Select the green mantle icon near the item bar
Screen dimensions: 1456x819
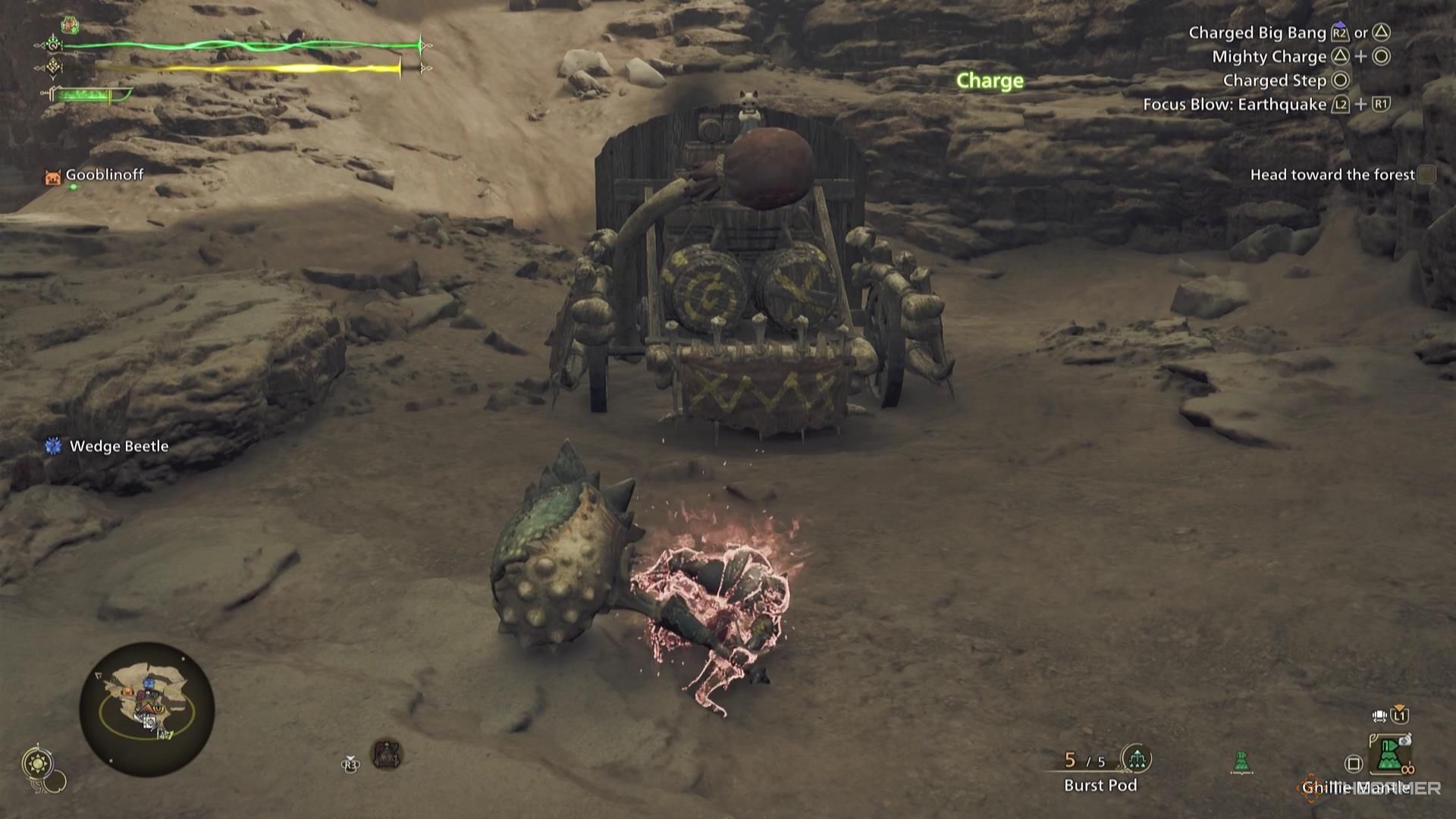(x=1241, y=761)
